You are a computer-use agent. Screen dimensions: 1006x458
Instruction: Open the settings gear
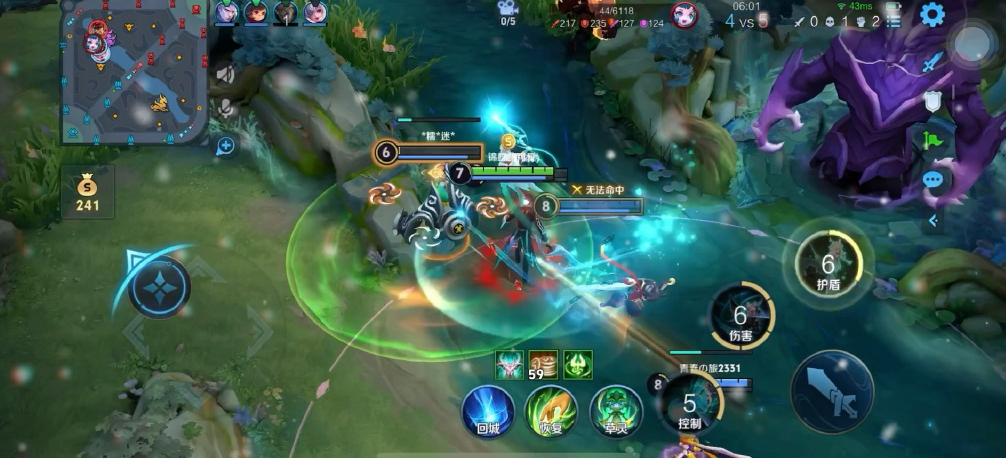point(932,15)
